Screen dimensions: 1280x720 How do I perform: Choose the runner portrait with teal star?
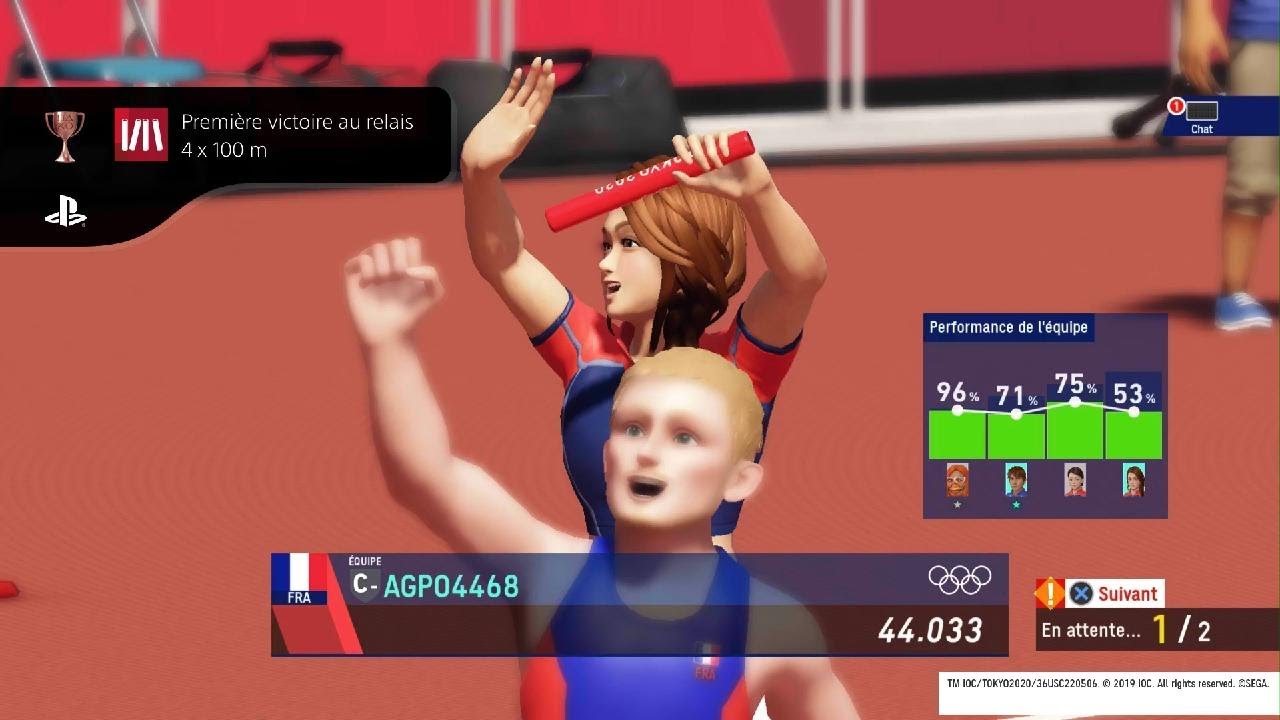(1016, 480)
